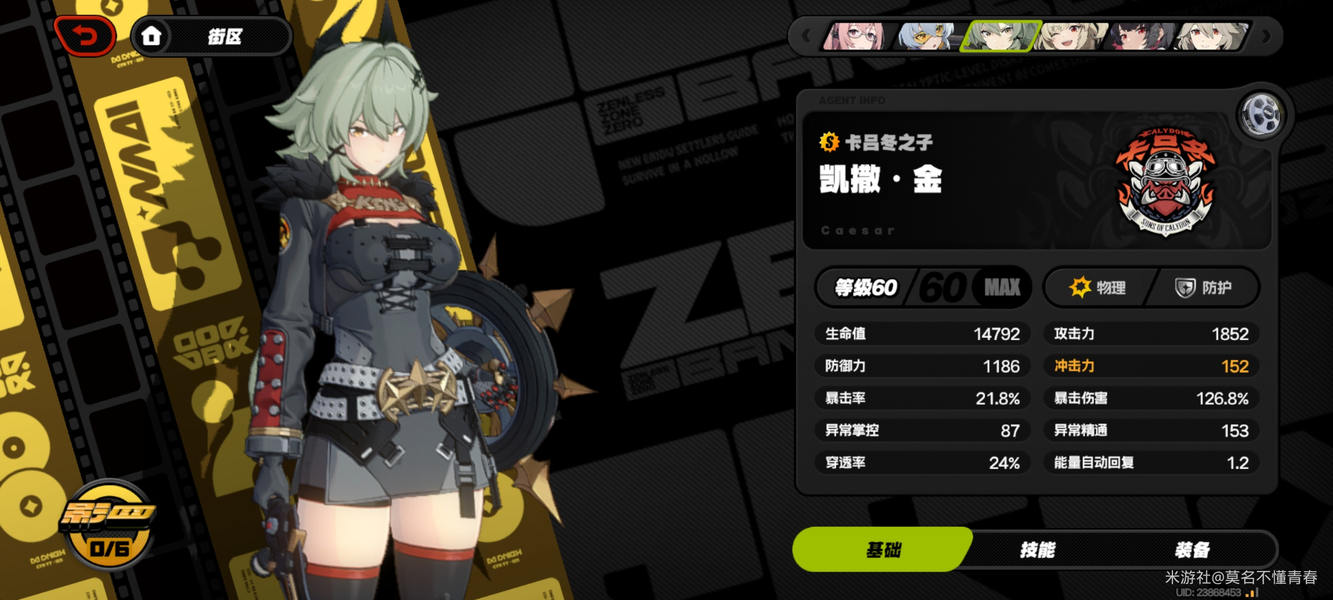The width and height of the screenshot is (1333, 600).
Task: Select the pink-haired agent with glasses
Action: click(858, 37)
